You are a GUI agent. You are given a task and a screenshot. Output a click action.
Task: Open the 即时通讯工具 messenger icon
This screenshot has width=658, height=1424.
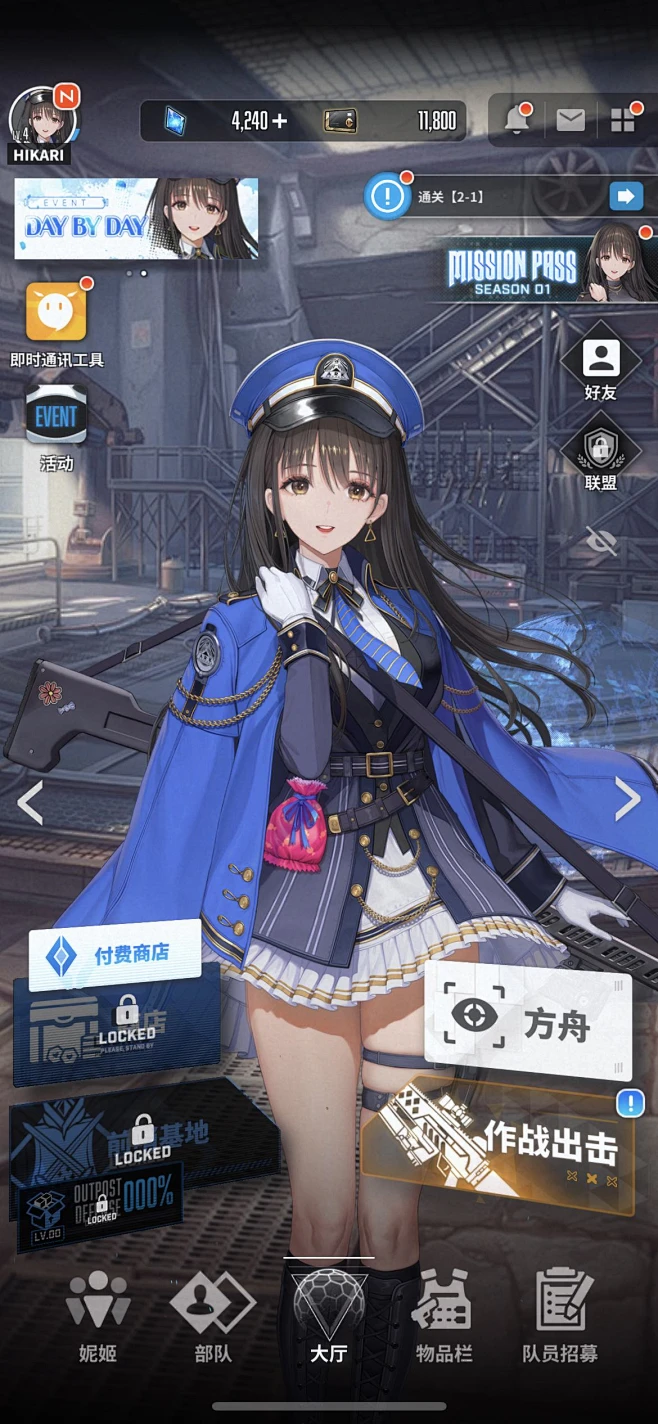point(56,313)
